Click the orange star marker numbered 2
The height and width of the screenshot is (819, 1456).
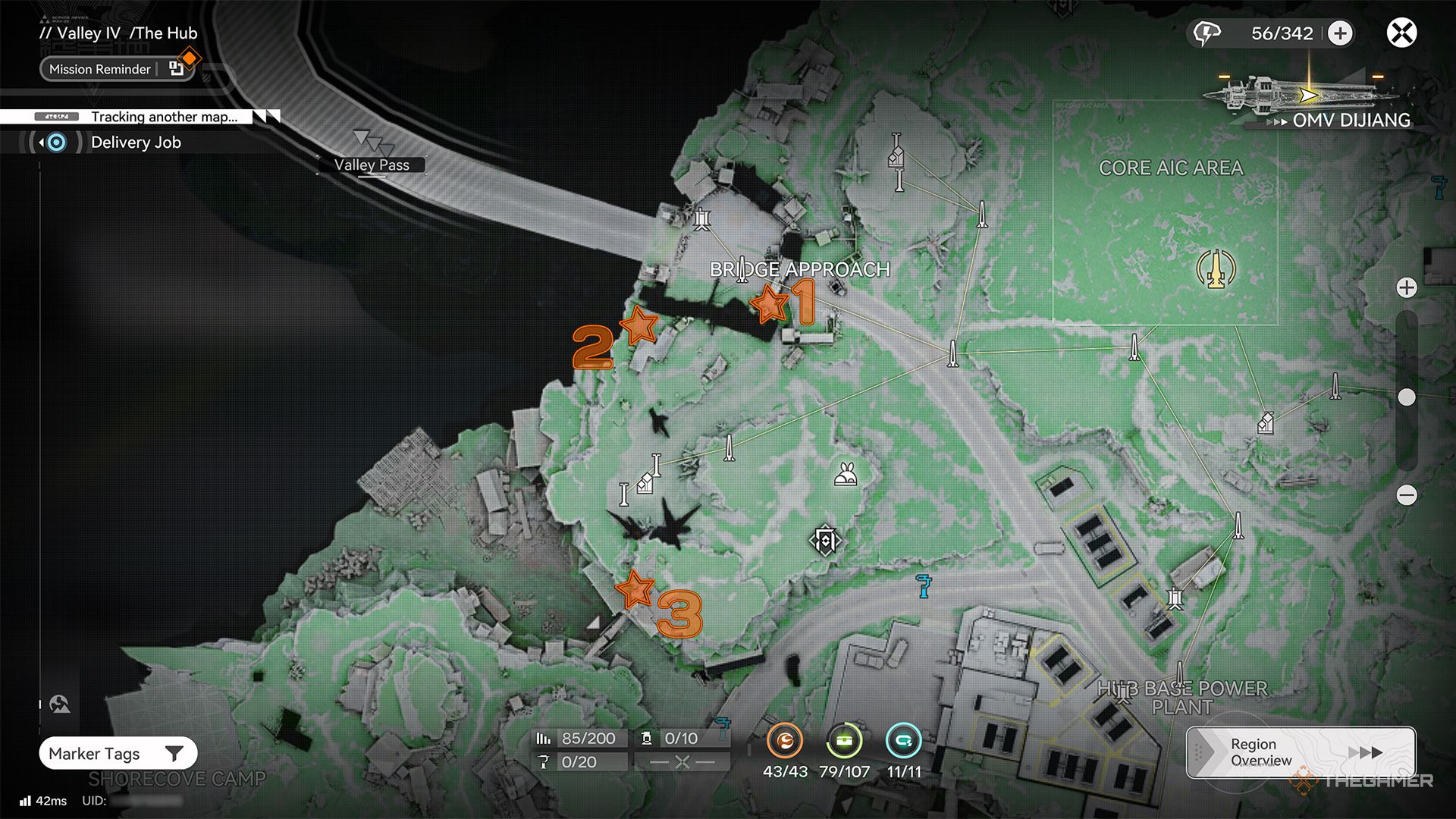pos(639,325)
